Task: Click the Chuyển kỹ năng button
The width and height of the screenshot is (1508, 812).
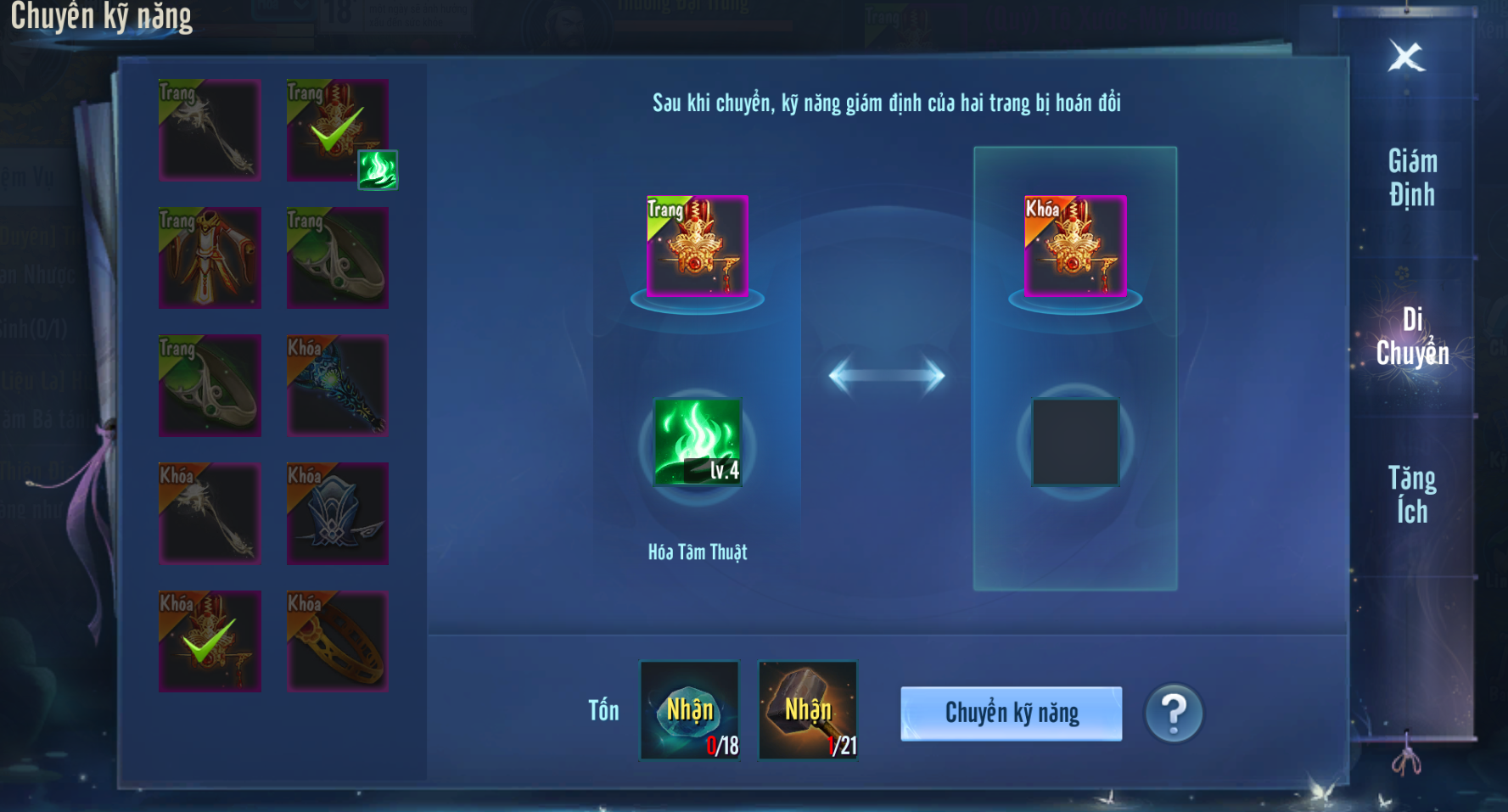Action: click(x=1011, y=714)
